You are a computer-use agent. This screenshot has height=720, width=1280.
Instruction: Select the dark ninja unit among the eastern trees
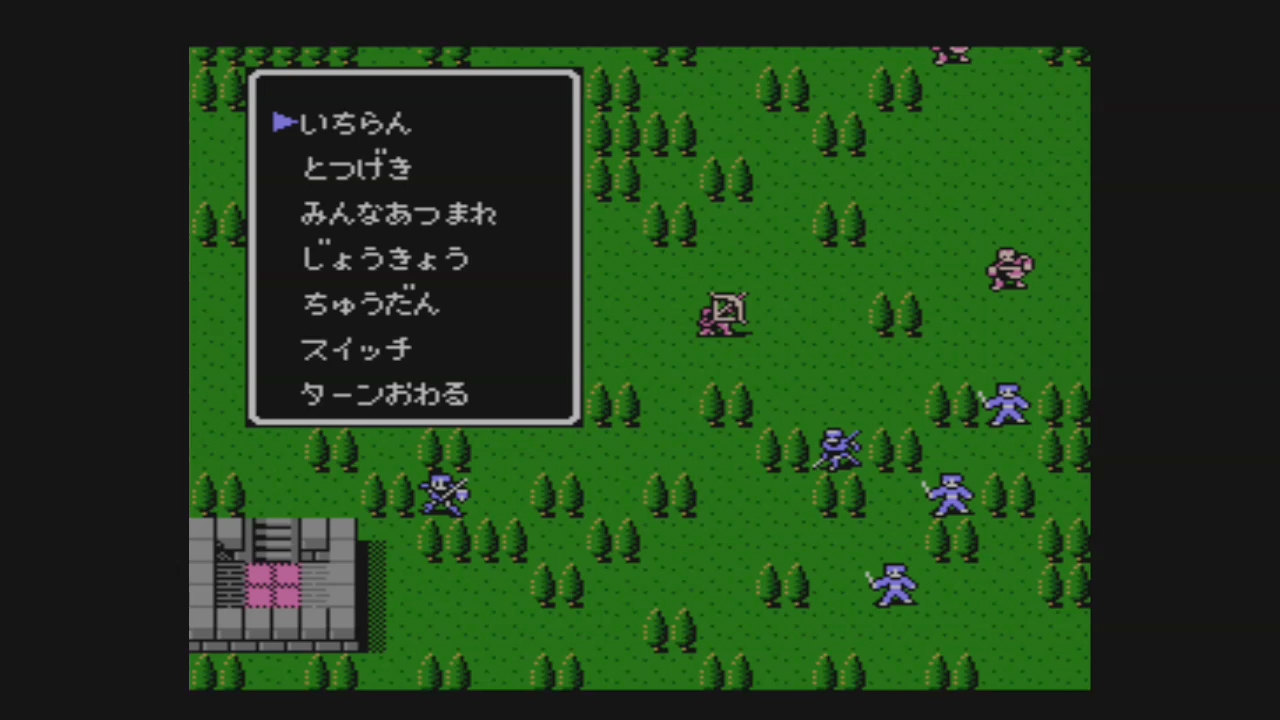pyautogui.click(x=838, y=450)
